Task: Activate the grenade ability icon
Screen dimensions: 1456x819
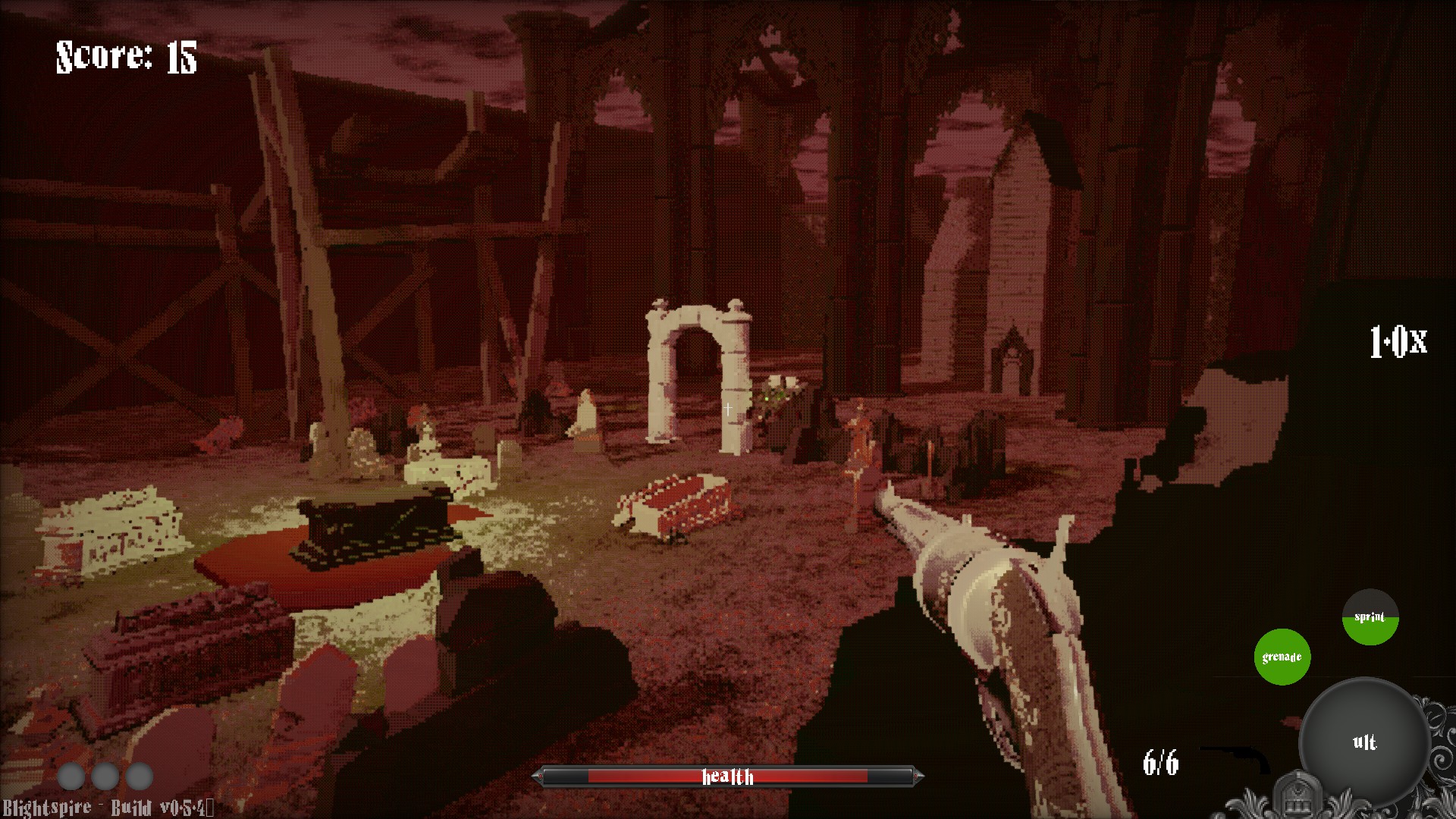Action: [x=1282, y=657]
